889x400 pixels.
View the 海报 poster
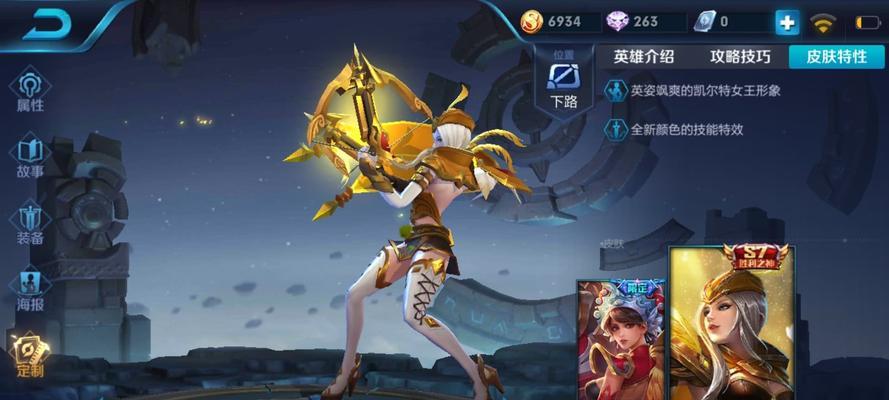pyautogui.click(x=30, y=292)
